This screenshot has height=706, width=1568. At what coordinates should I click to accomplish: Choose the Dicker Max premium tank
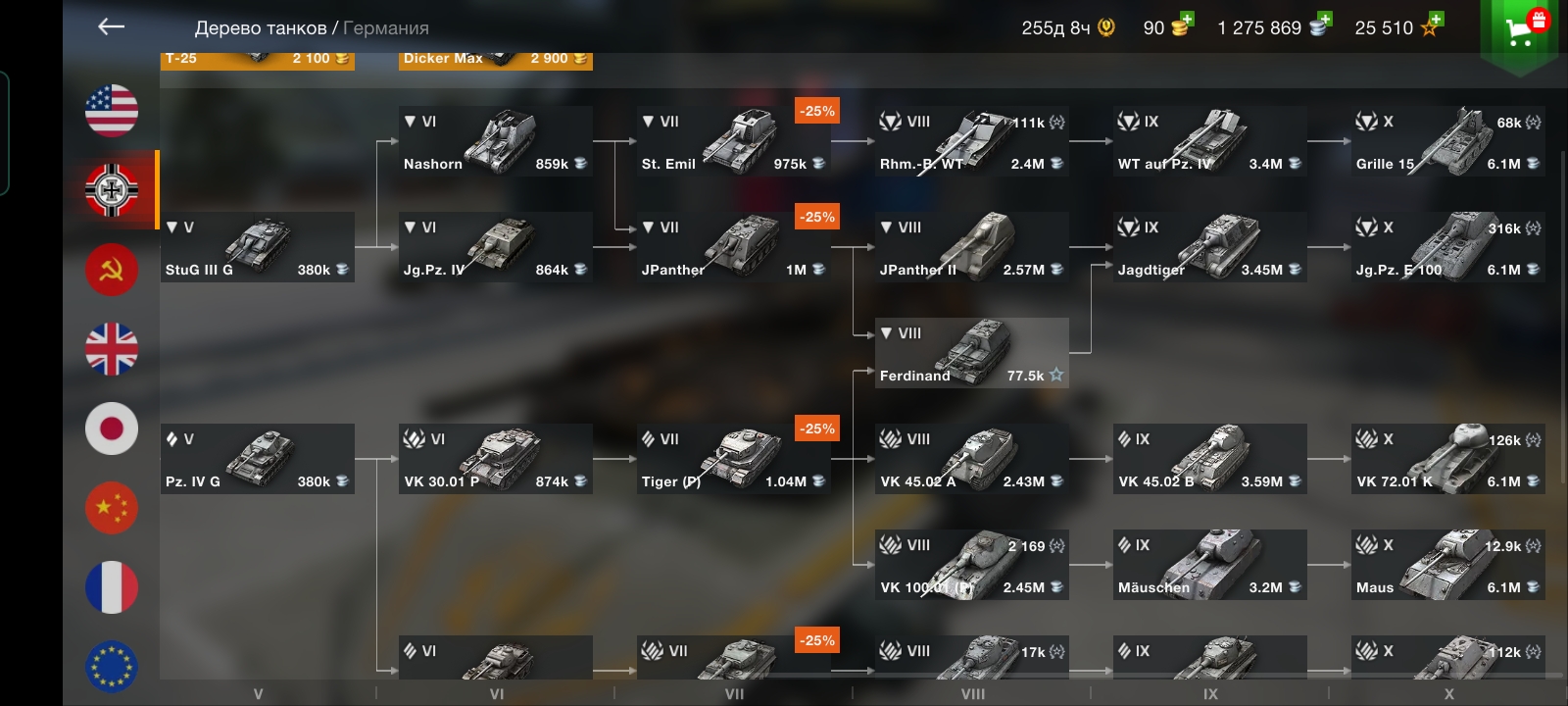(x=495, y=60)
